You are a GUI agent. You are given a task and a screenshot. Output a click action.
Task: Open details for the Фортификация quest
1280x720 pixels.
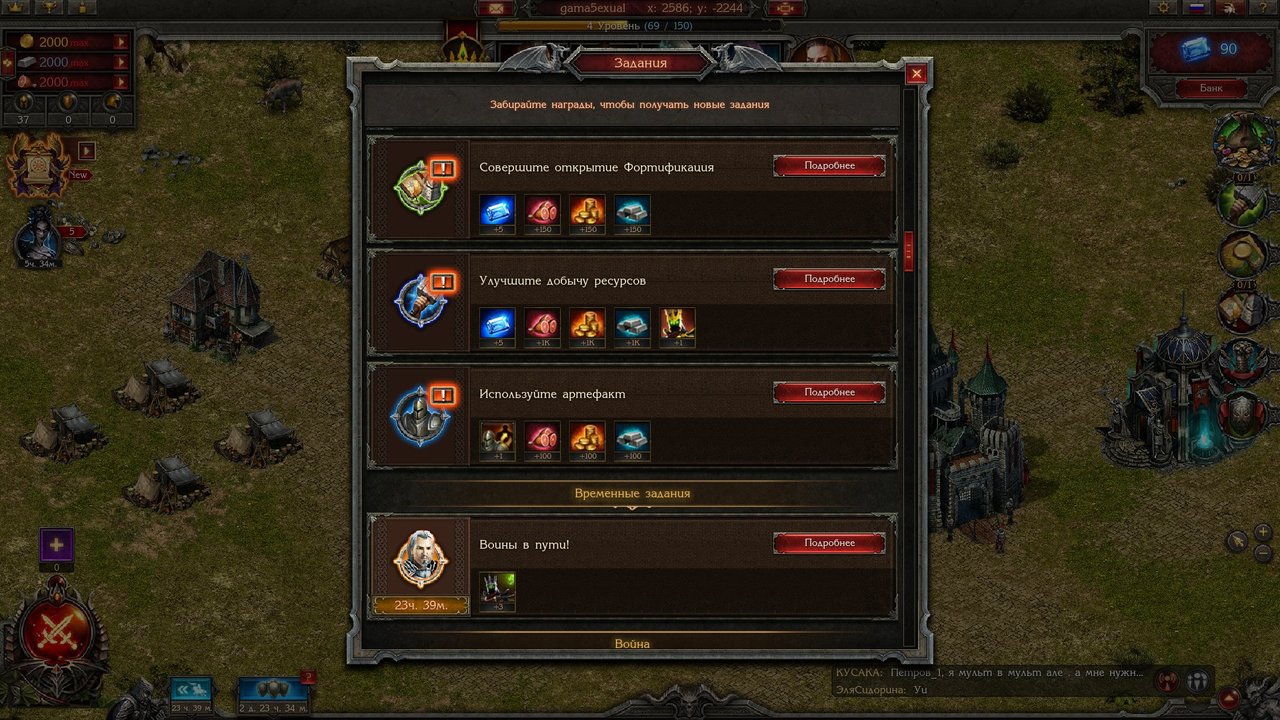(x=829, y=166)
